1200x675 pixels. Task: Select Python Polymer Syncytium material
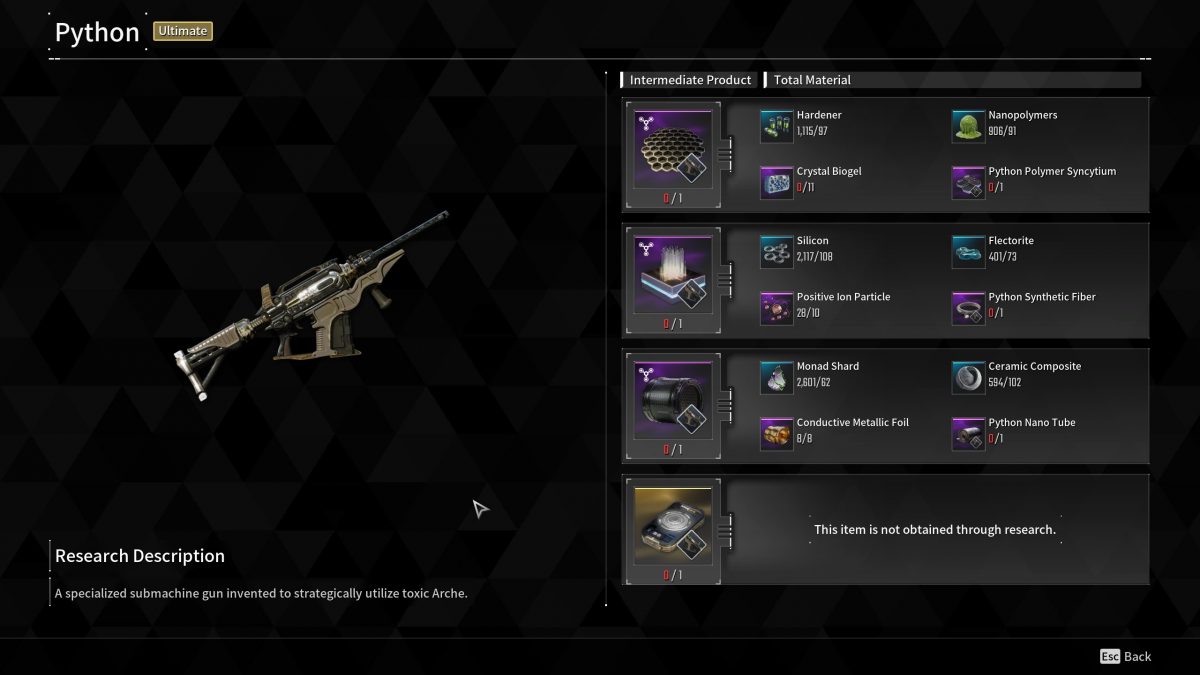coord(968,181)
